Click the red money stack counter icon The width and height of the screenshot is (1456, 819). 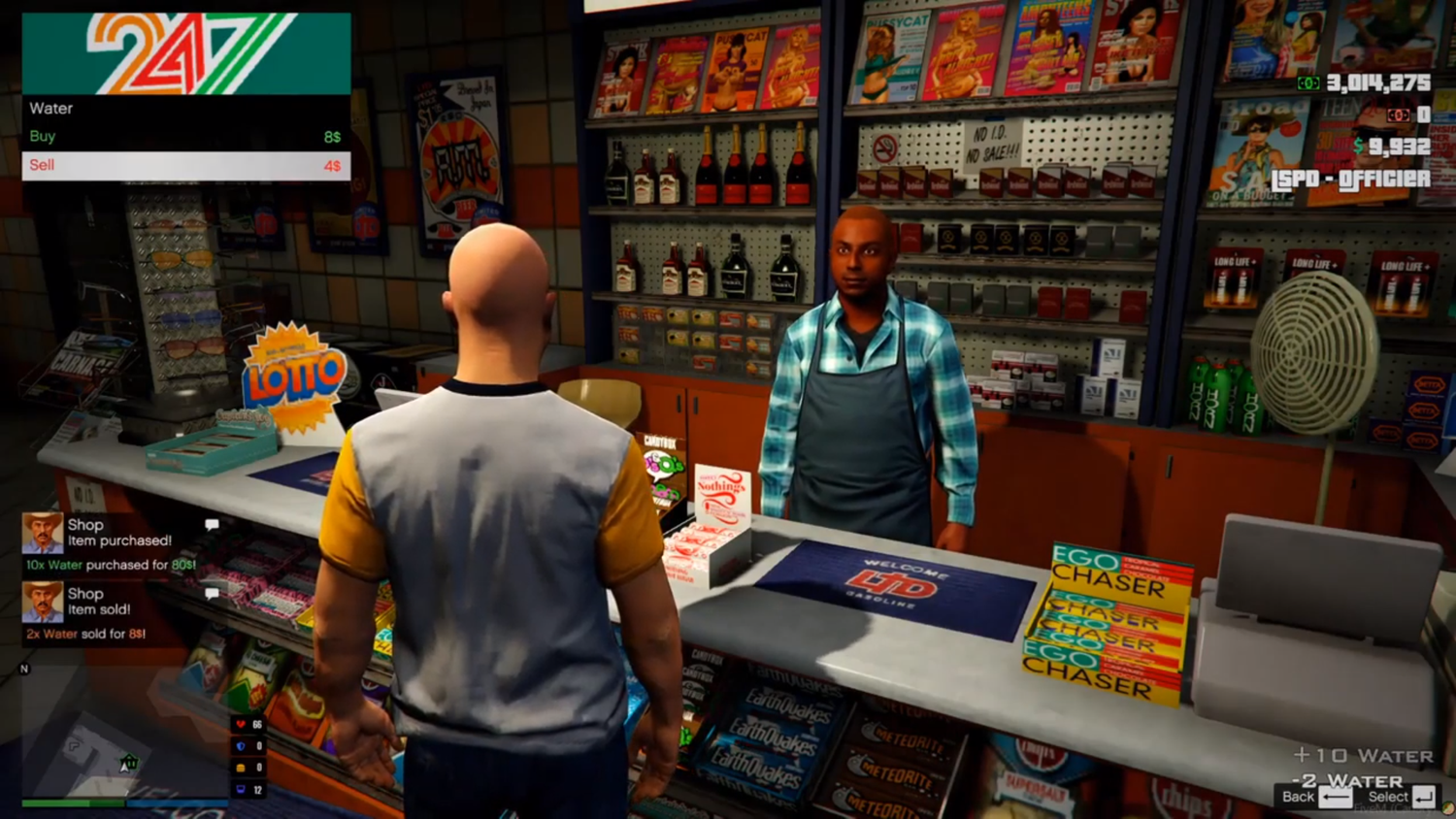tap(1399, 116)
